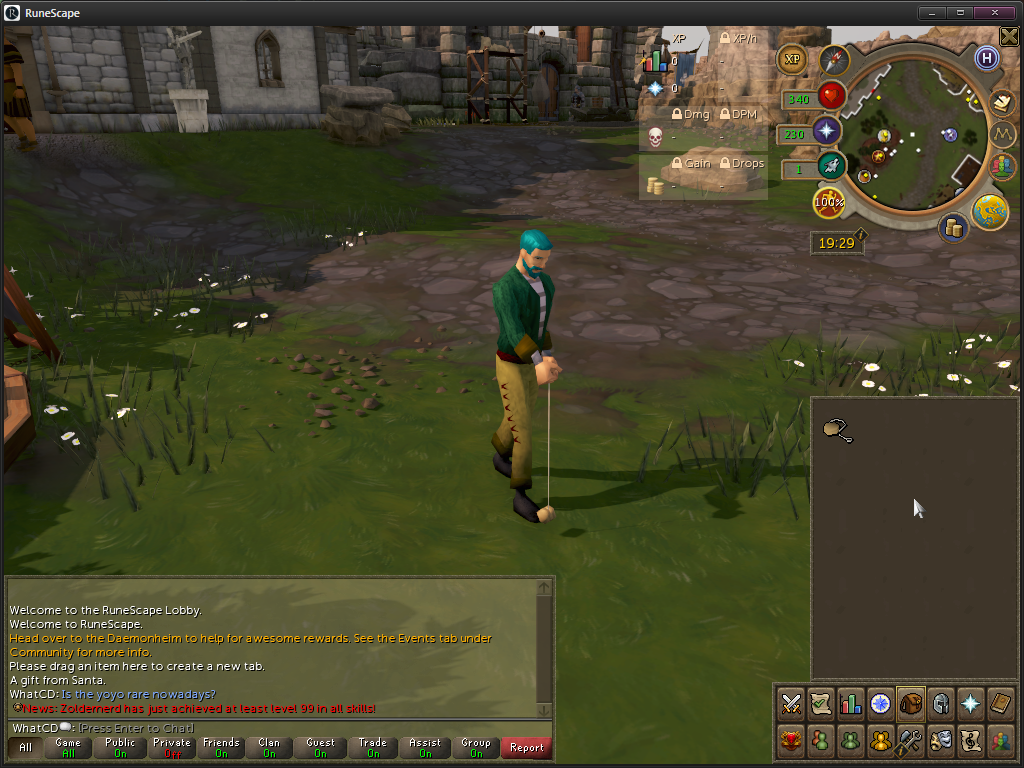Show only Game chat messages
The image size is (1024, 768).
pos(69,747)
